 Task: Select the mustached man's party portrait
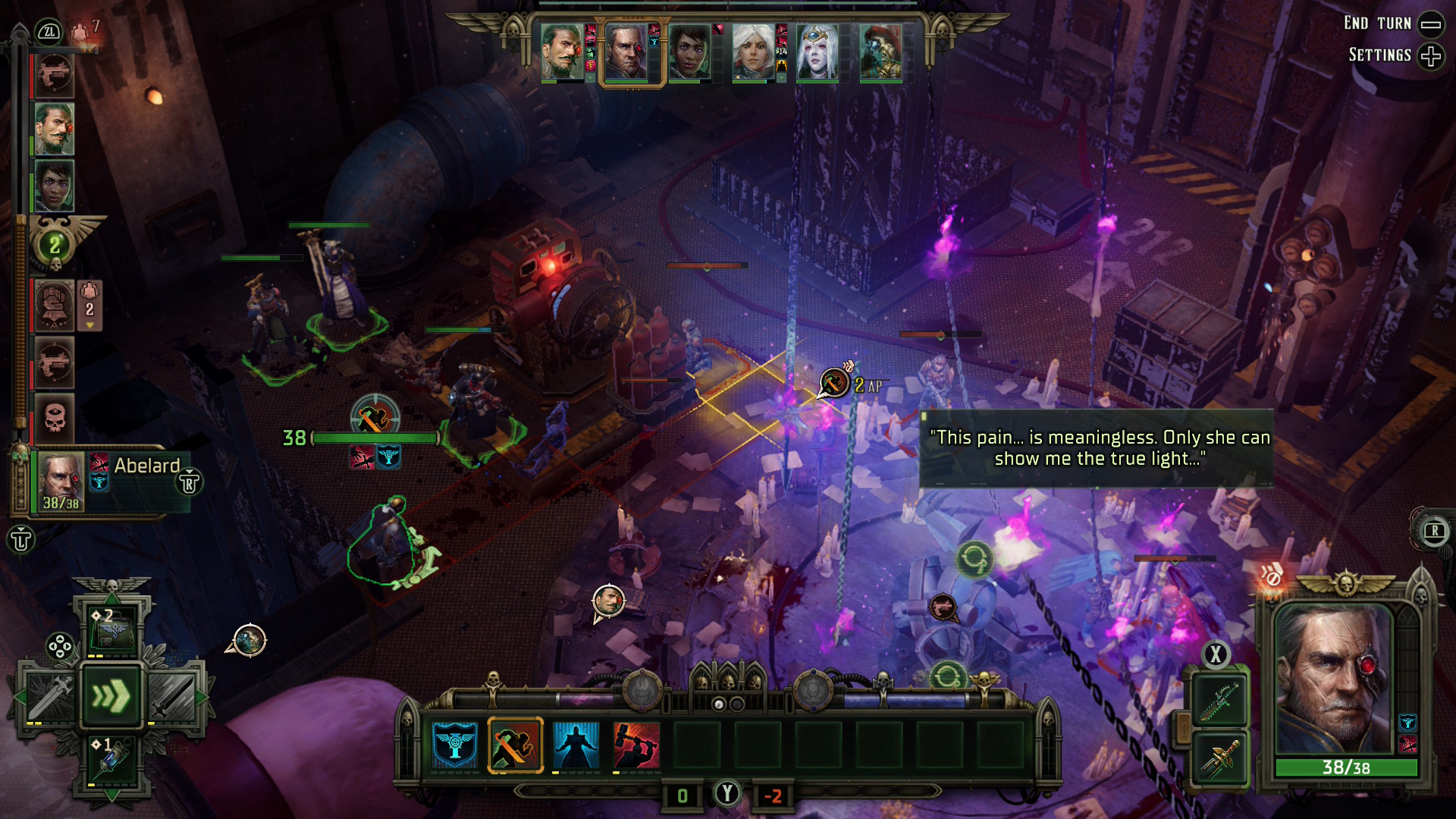[562, 51]
